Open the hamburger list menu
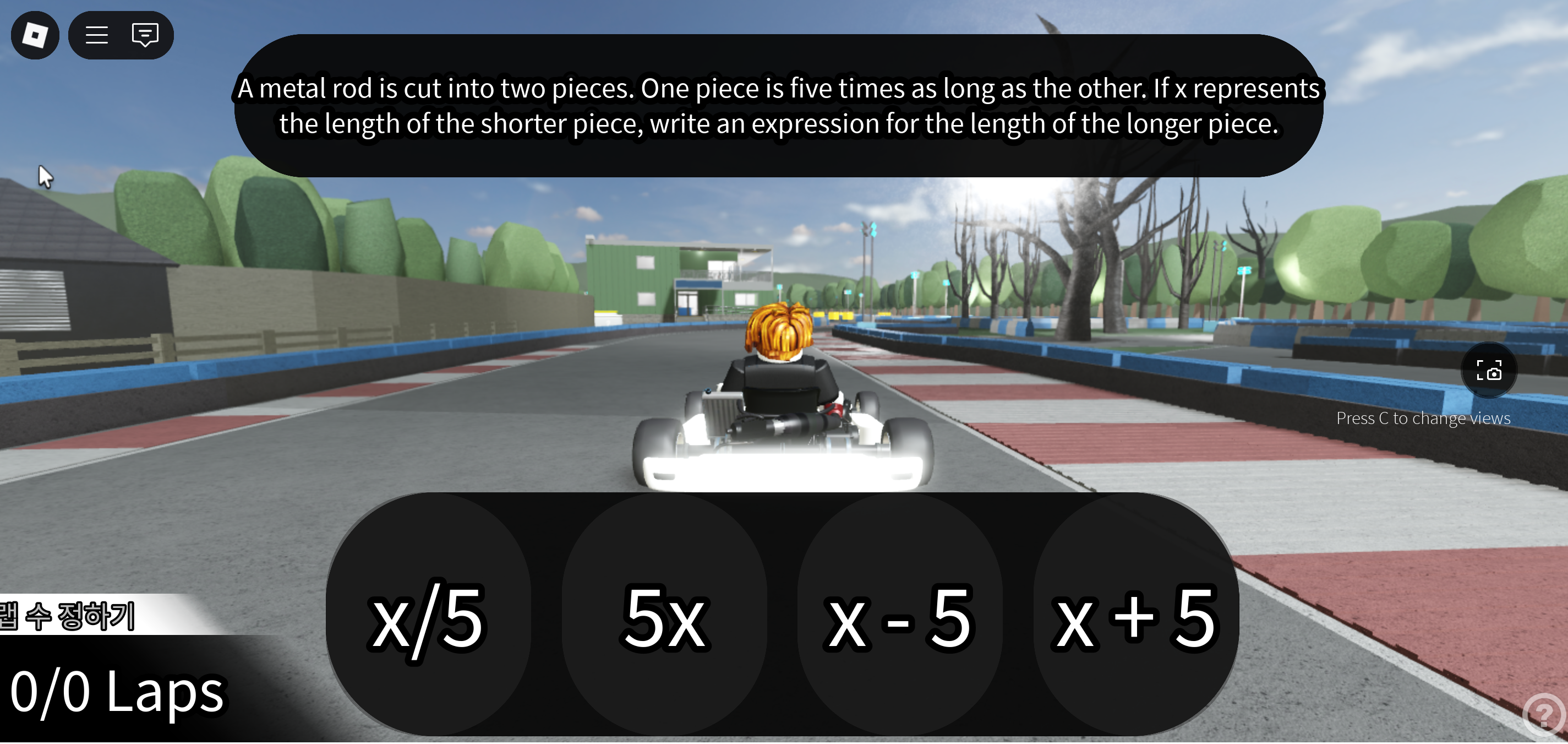The height and width of the screenshot is (744, 1568). 97,35
